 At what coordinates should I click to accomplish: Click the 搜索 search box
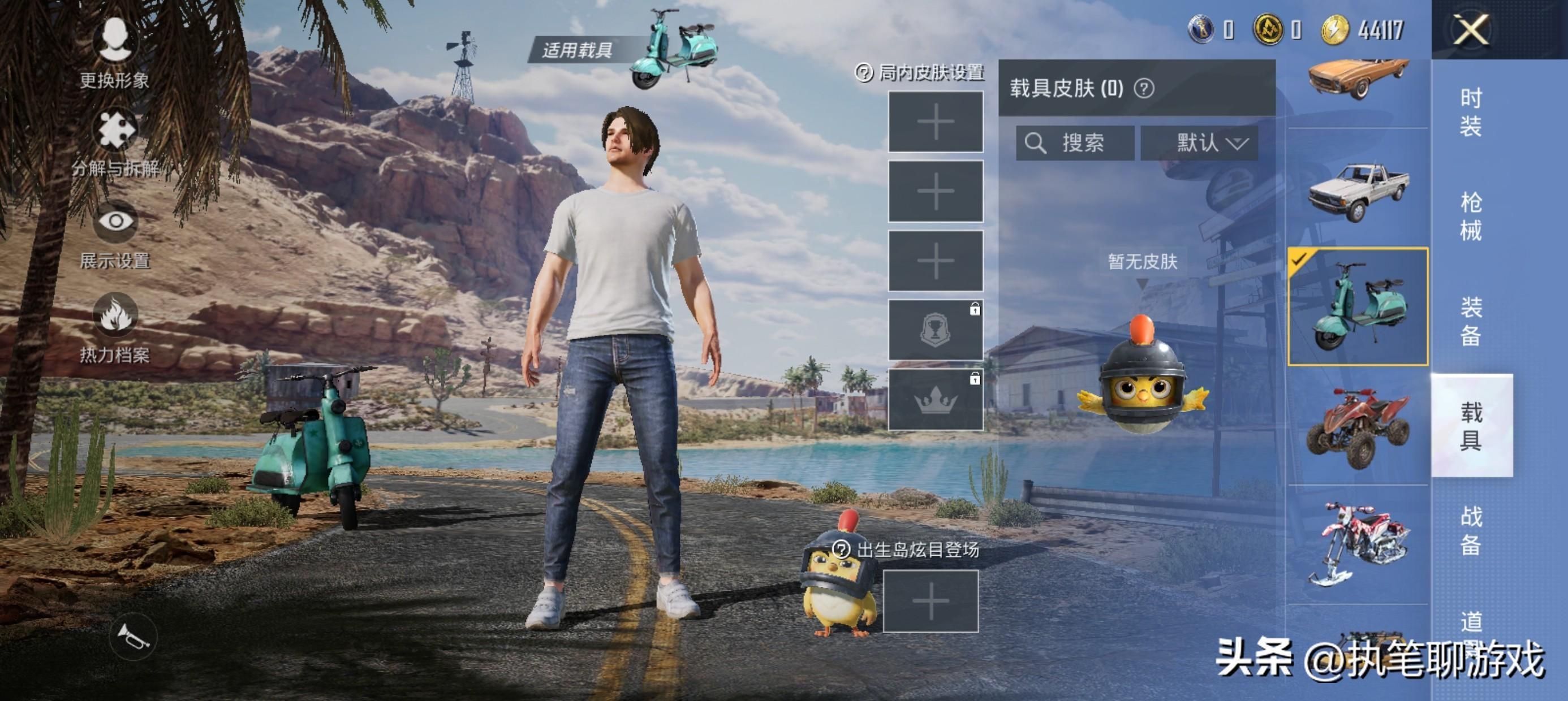(x=1075, y=144)
